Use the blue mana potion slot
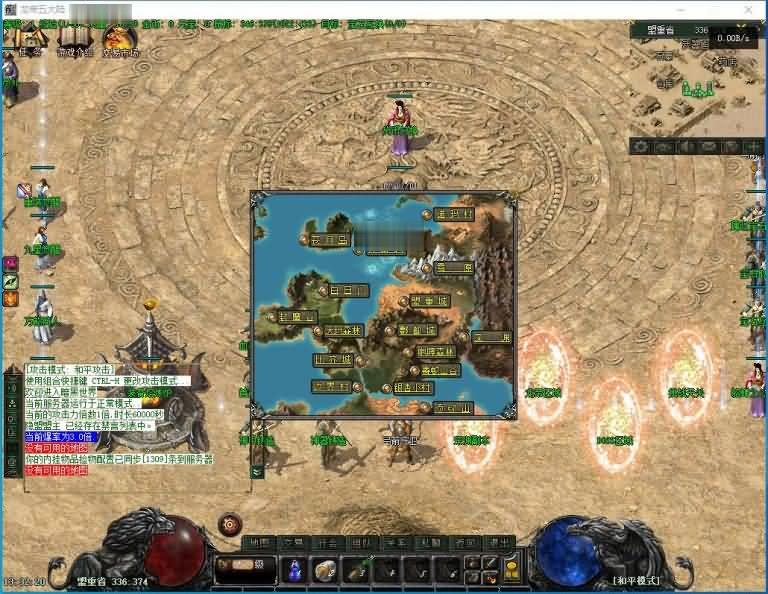The width and height of the screenshot is (768, 594). (x=296, y=570)
